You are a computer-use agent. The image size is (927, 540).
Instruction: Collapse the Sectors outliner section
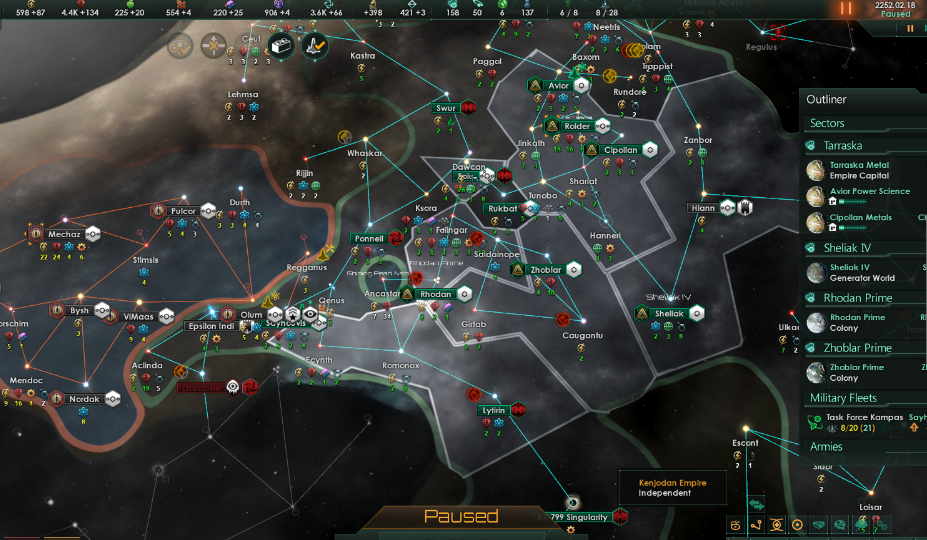tap(827, 123)
